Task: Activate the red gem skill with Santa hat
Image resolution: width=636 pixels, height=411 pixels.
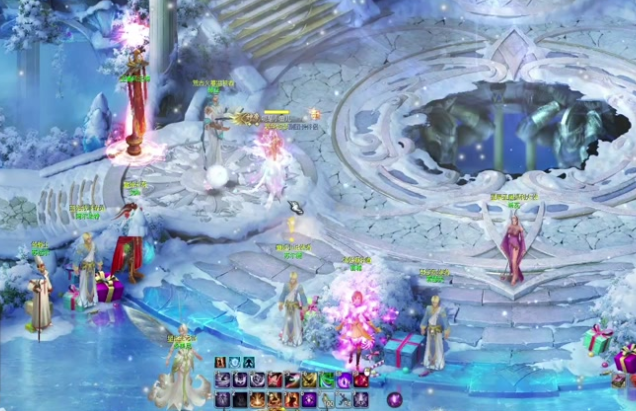Action: [359, 380]
